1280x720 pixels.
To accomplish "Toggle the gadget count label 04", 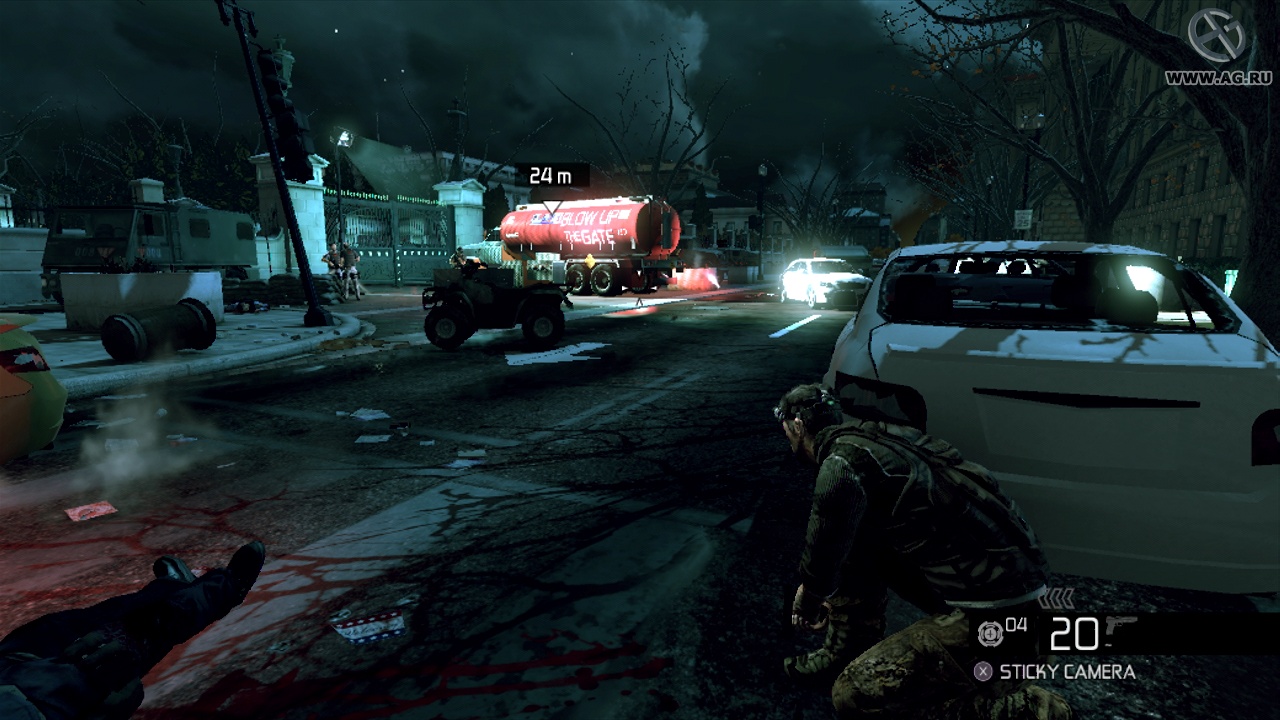I will [x=1016, y=622].
